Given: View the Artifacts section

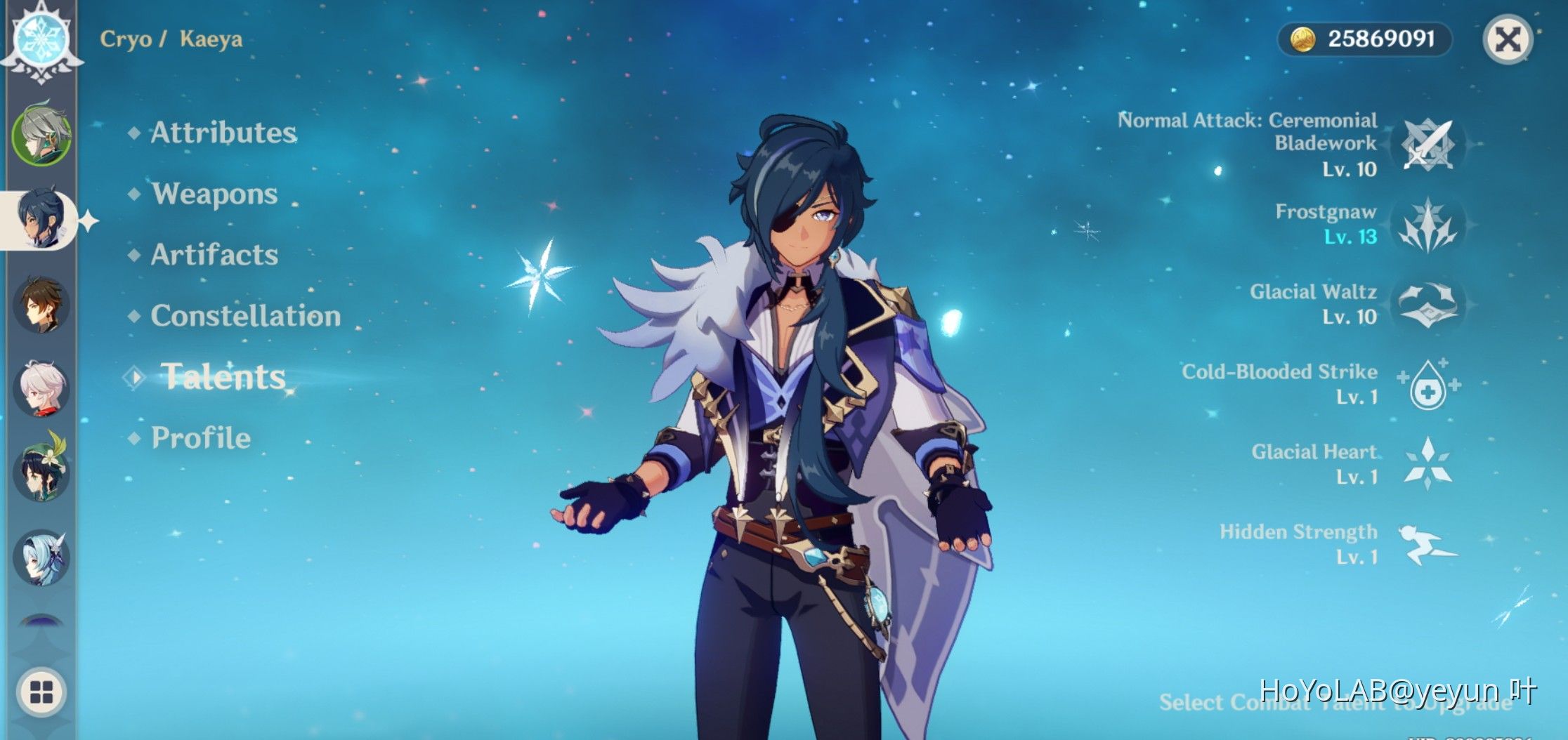Looking at the screenshot, I should [x=216, y=256].
